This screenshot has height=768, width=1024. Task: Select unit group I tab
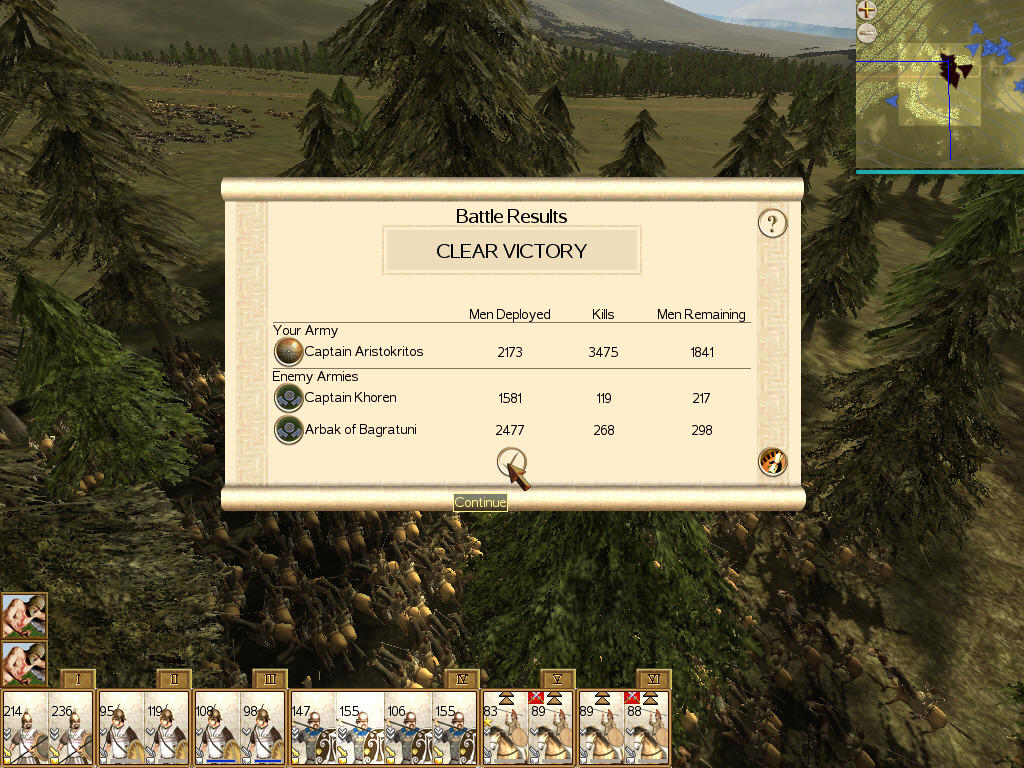[x=77, y=679]
